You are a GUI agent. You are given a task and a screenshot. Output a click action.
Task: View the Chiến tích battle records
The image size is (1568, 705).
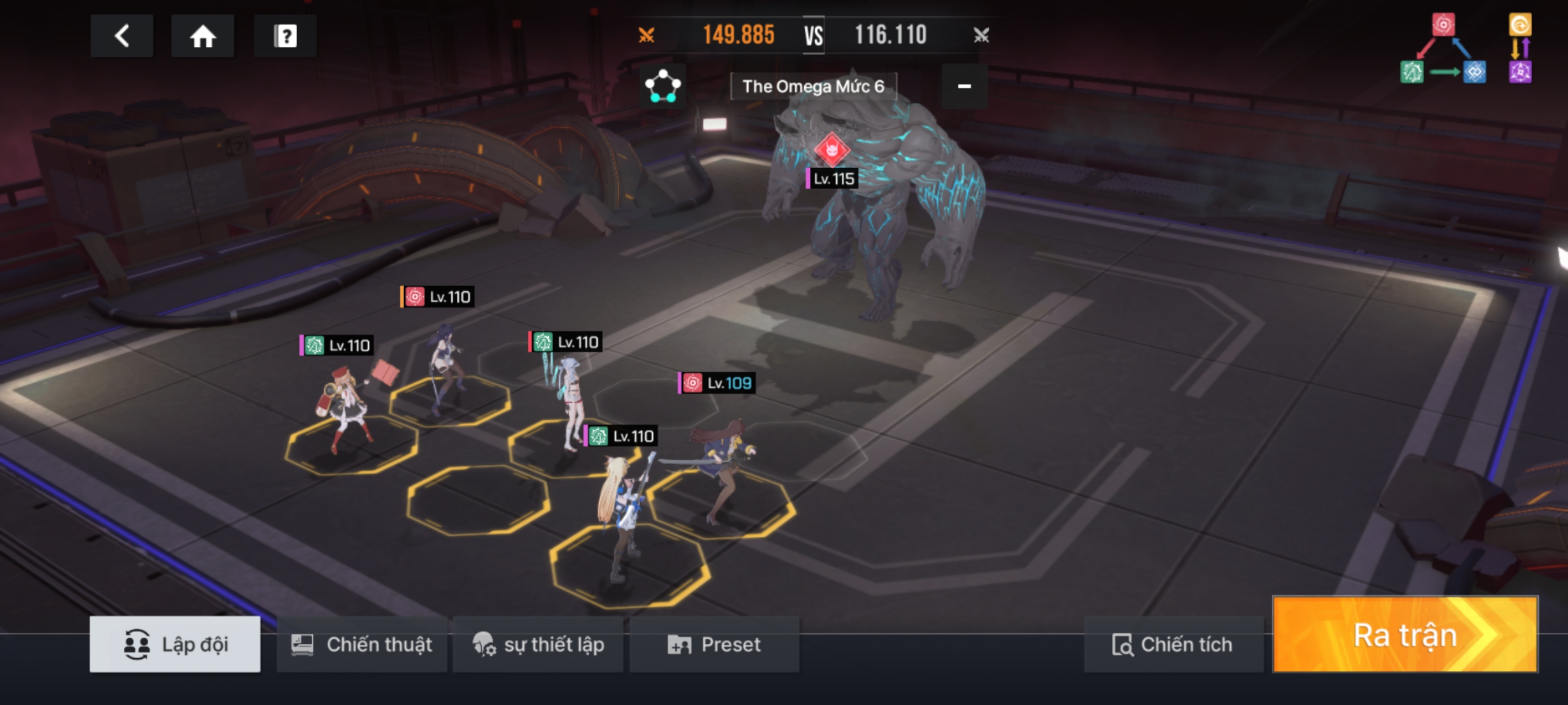coord(1173,644)
